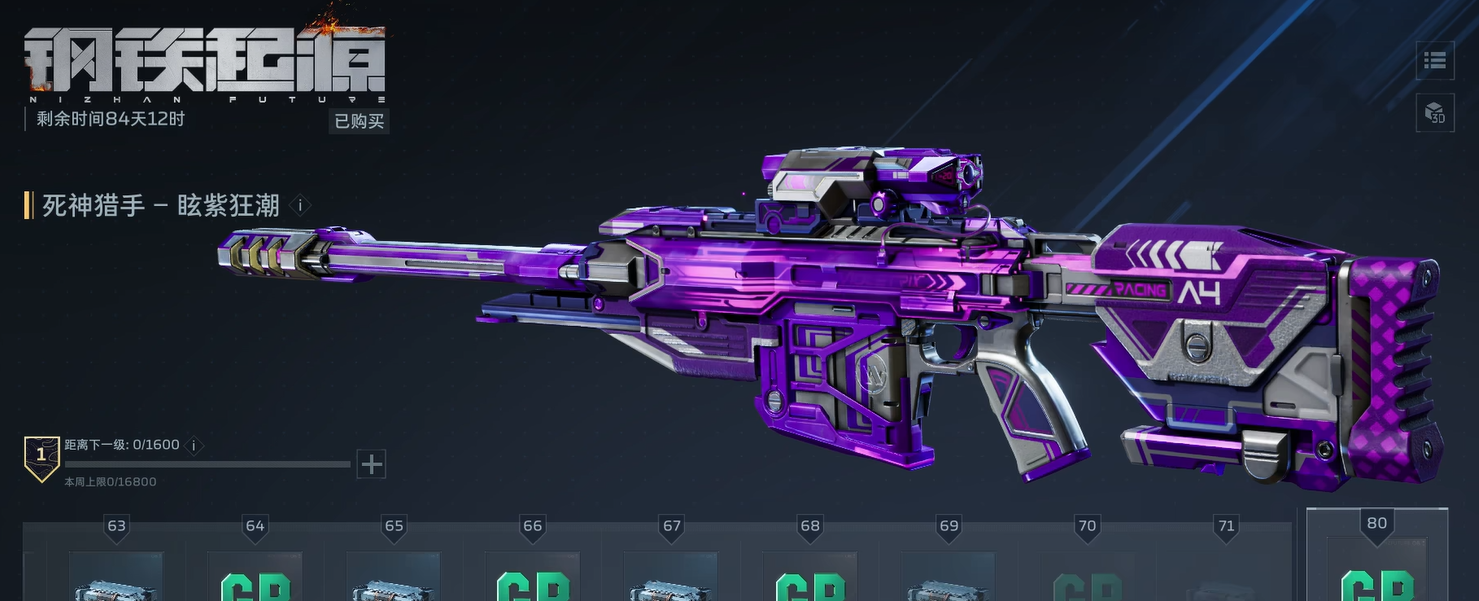Image resolution: width=1479 pixels, height=601 pixels.
Task: Choose the level 68 CP reward
Action: point(810,578)
